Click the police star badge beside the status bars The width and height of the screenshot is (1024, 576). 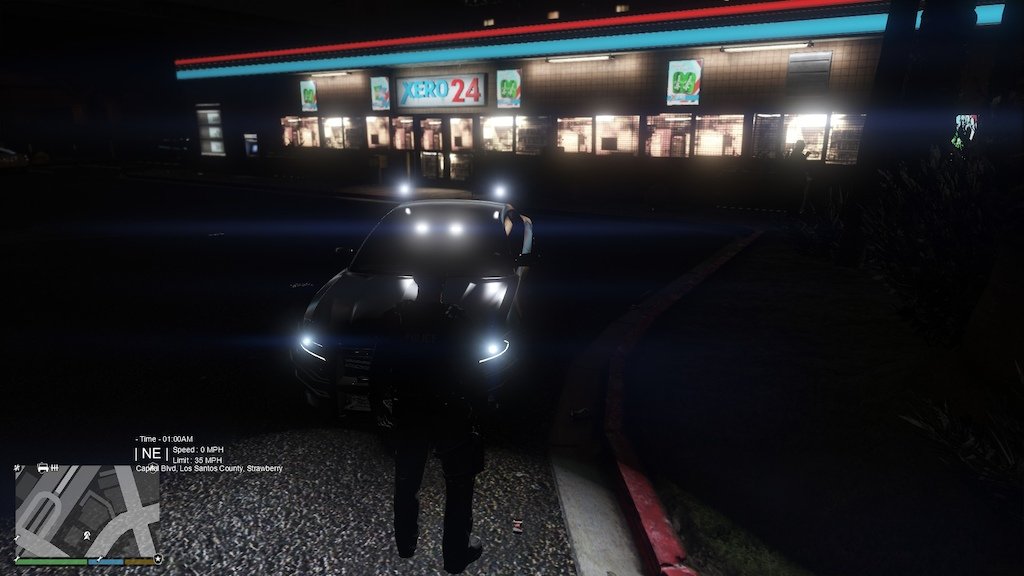click(x=158, y=560)
